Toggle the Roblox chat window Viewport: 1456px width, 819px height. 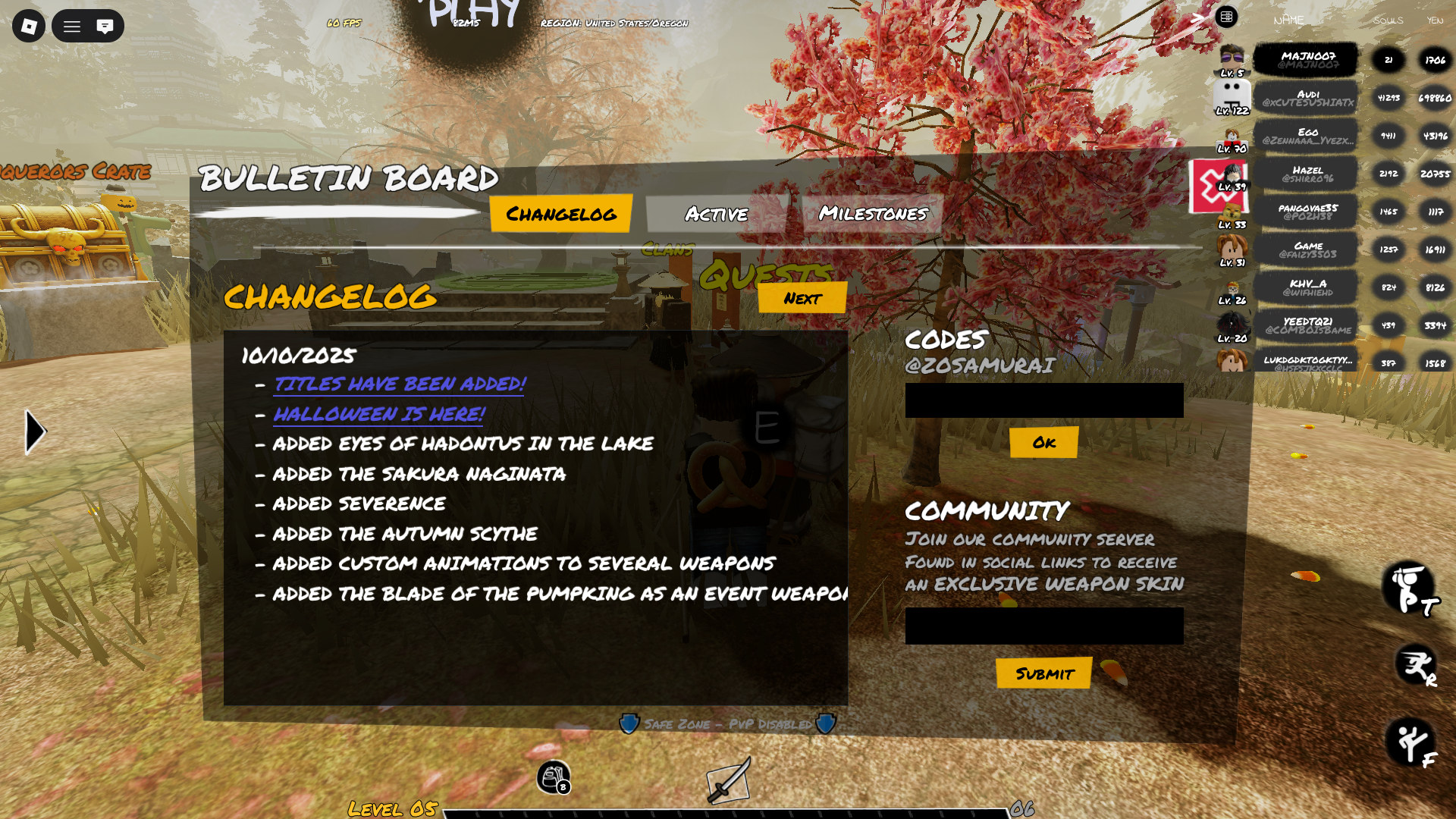pyautogui.click(x=105, y=27)
